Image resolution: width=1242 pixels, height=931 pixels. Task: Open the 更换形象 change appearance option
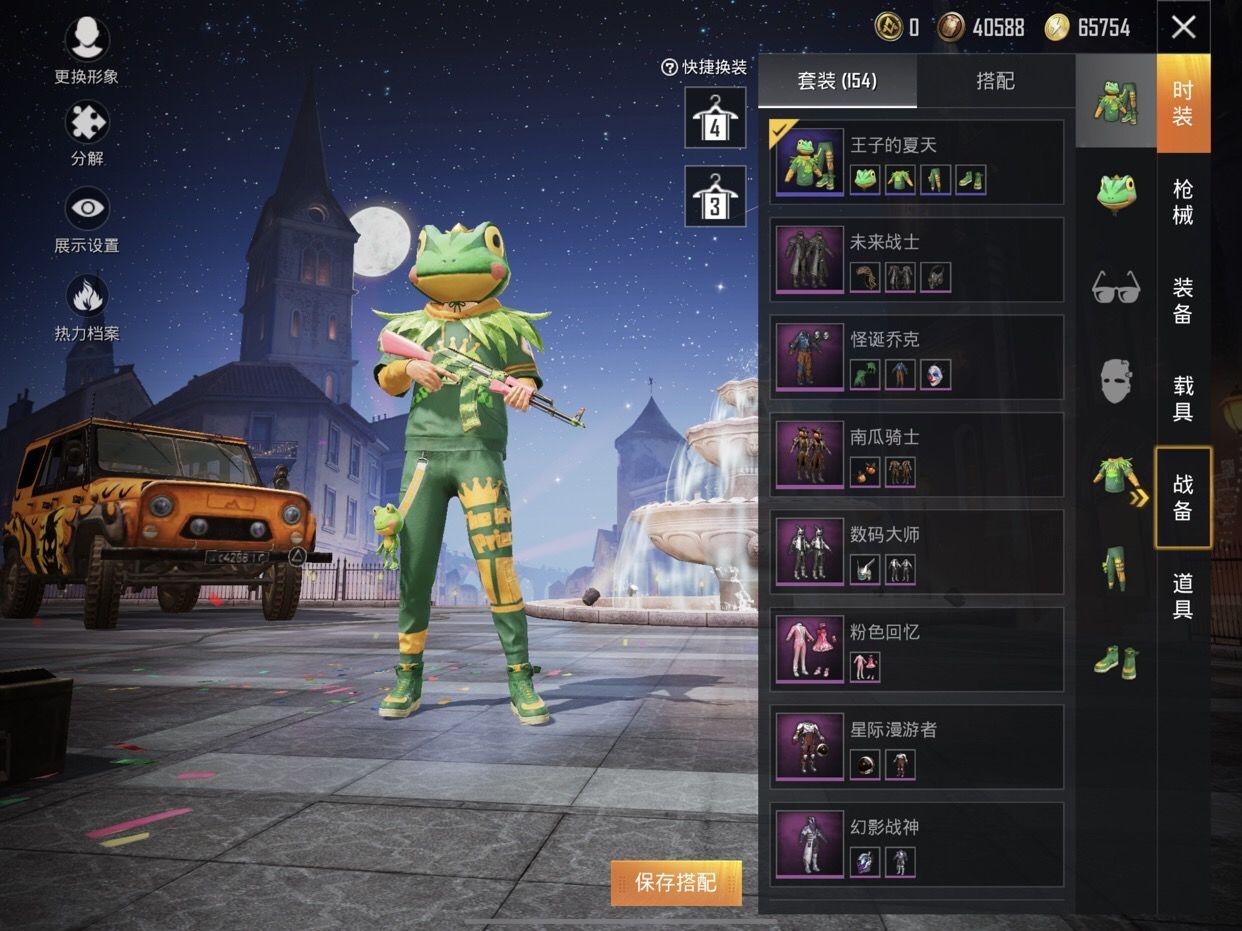click(87, 49)
